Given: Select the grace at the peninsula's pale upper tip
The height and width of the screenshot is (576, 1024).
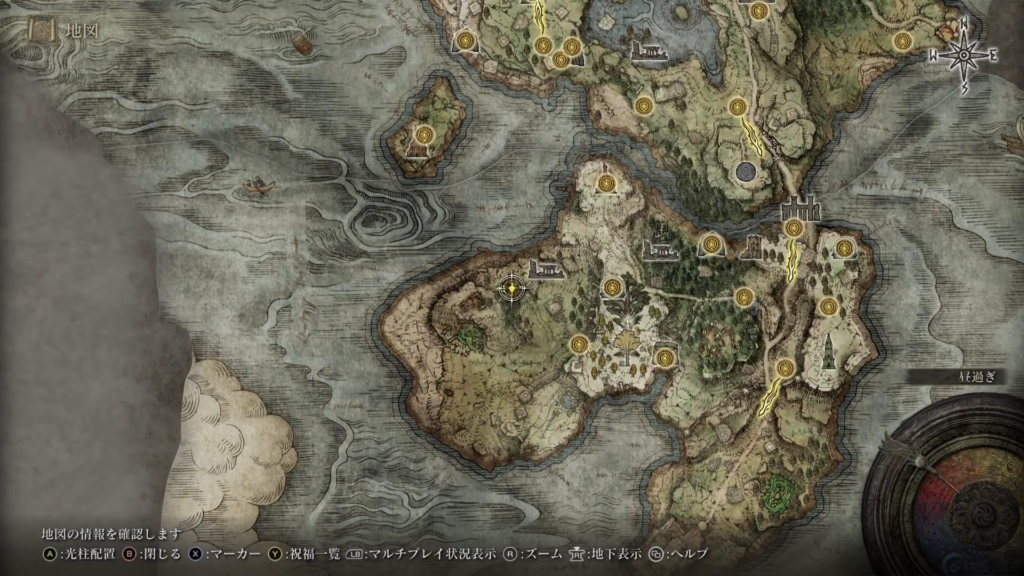Looking at the screenshot, I should 608,183.
